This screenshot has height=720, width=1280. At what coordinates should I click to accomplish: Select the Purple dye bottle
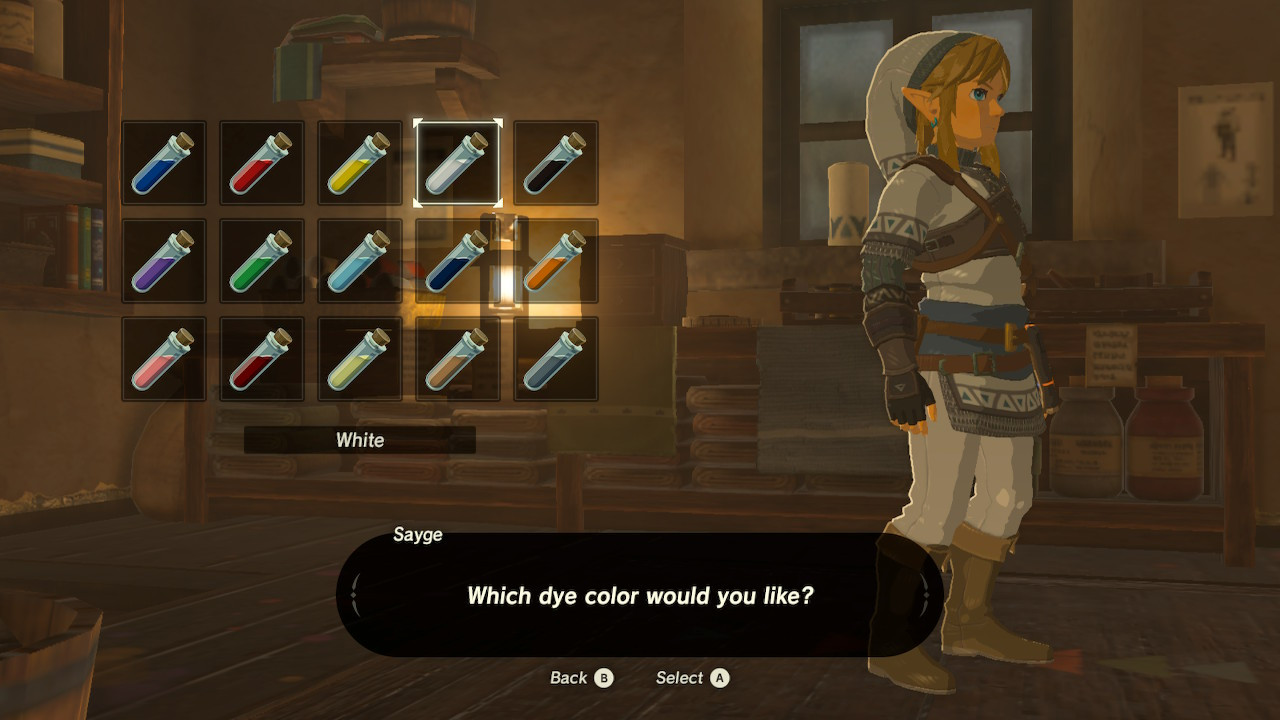click(163, 262)
